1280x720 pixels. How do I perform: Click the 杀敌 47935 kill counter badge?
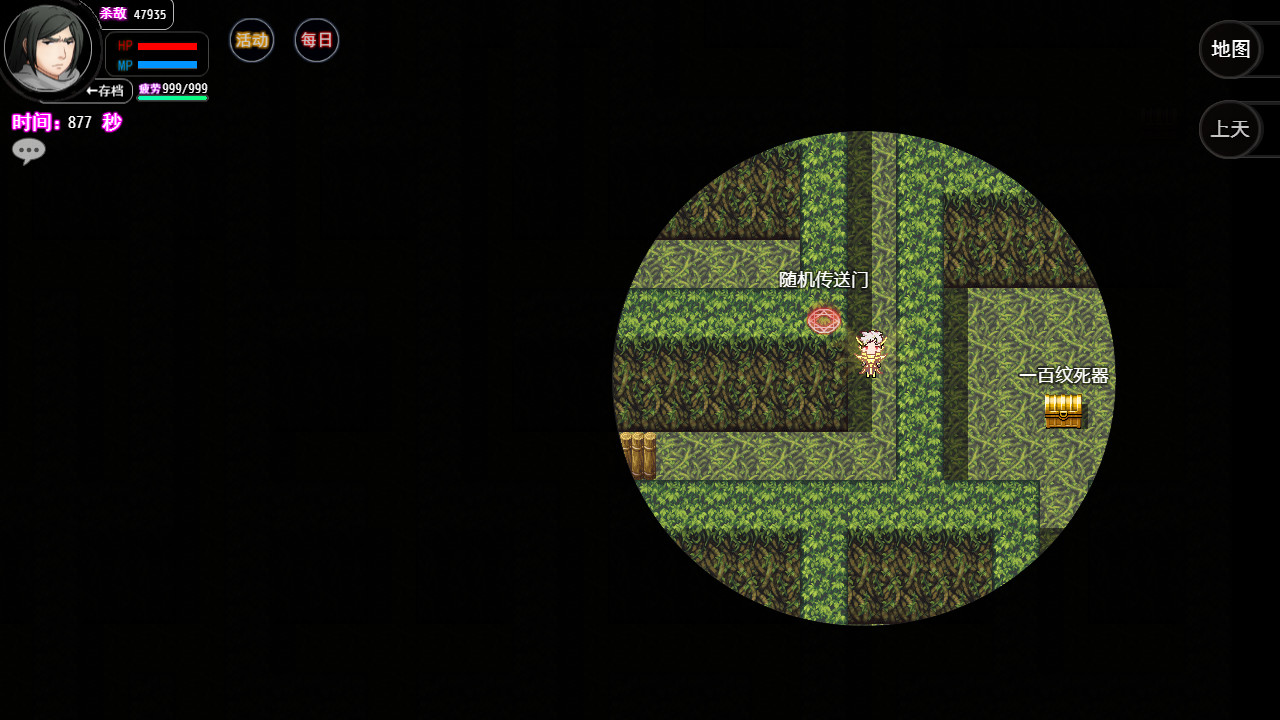click(131, 14)
